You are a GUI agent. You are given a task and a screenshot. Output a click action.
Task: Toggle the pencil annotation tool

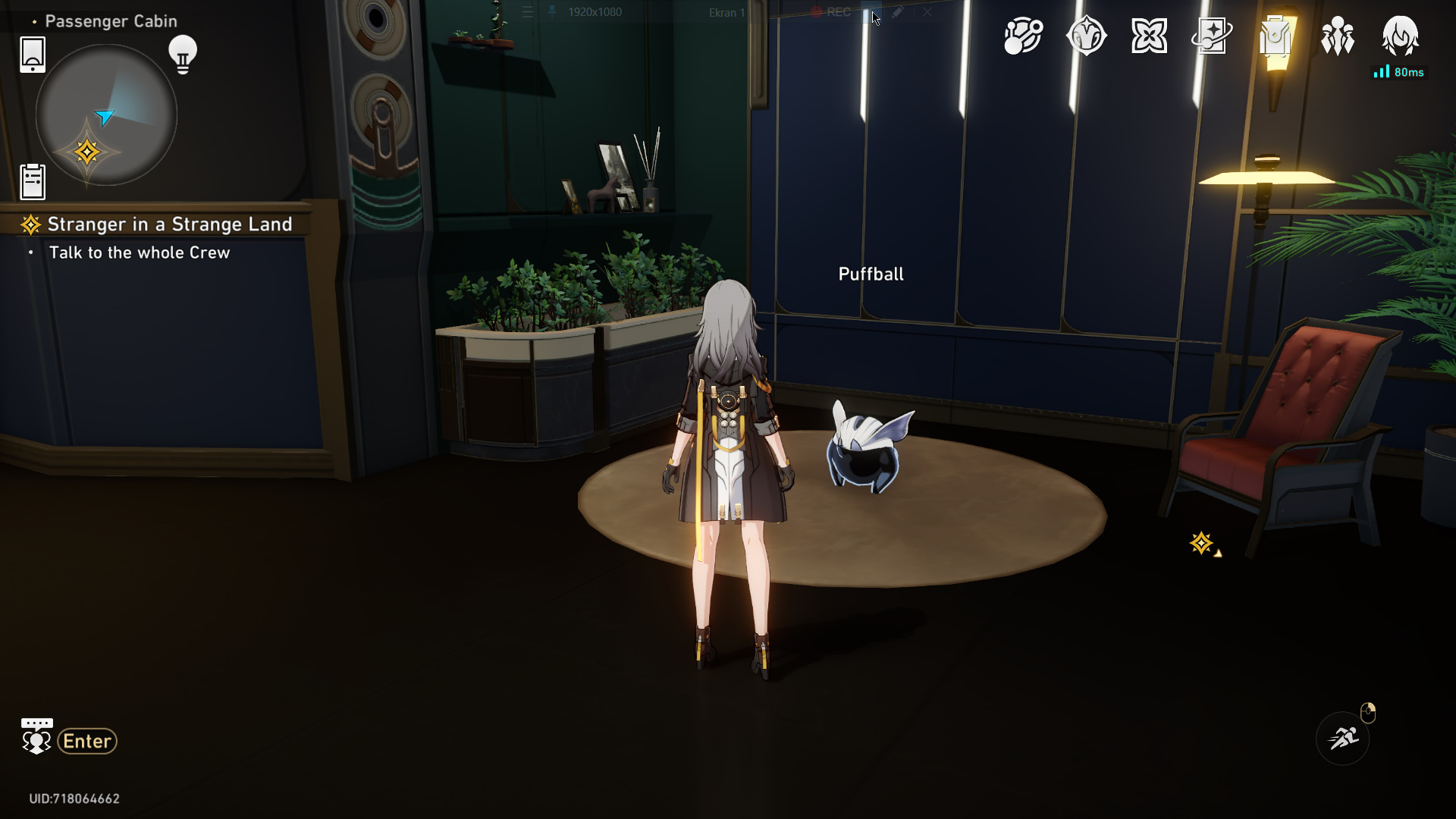(899, 12)
